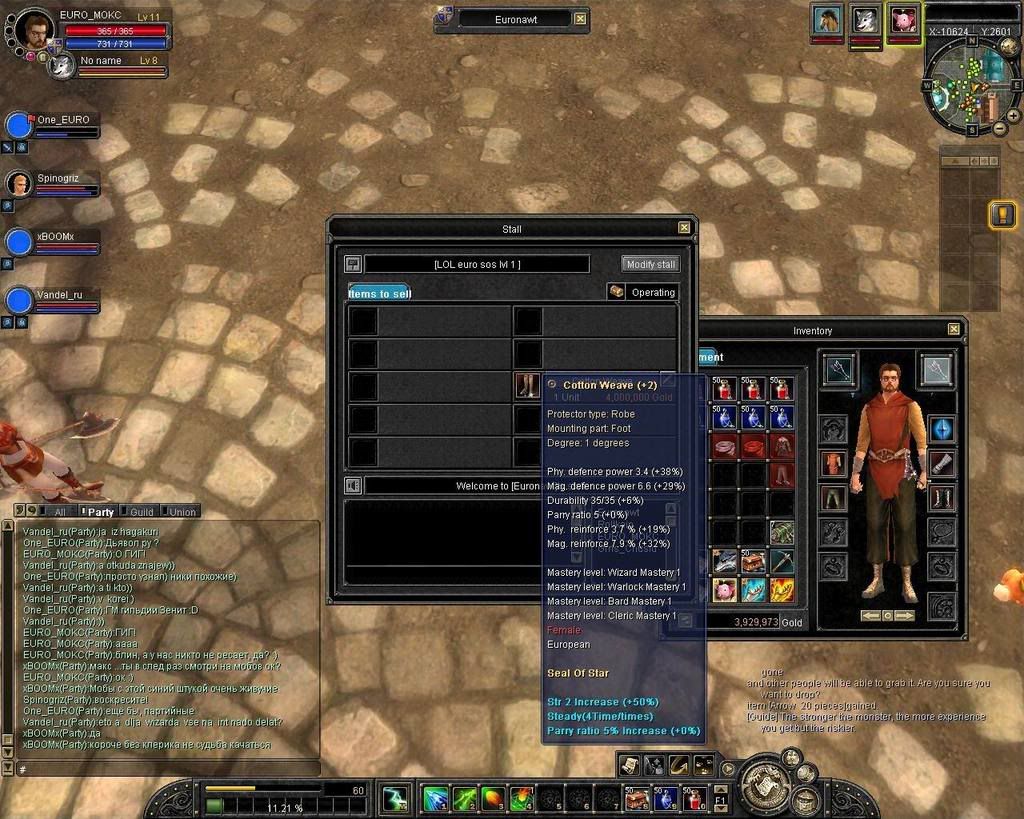Rotate character preview with the right arrow

click(x=905, y=615)
